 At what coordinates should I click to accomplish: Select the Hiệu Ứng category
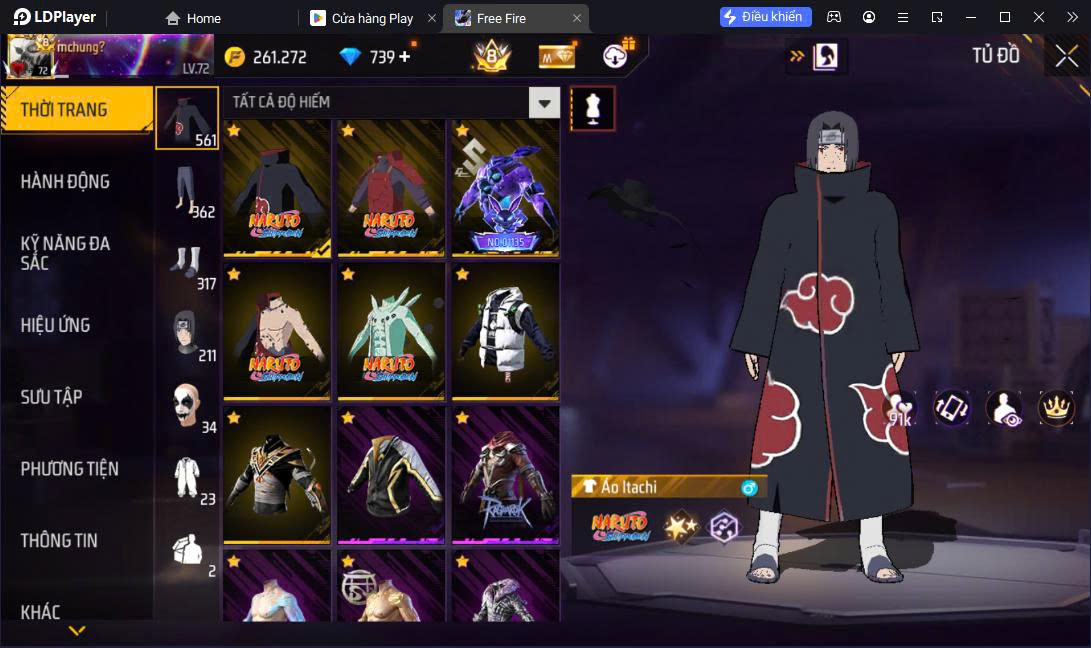[x=56, y=325]
